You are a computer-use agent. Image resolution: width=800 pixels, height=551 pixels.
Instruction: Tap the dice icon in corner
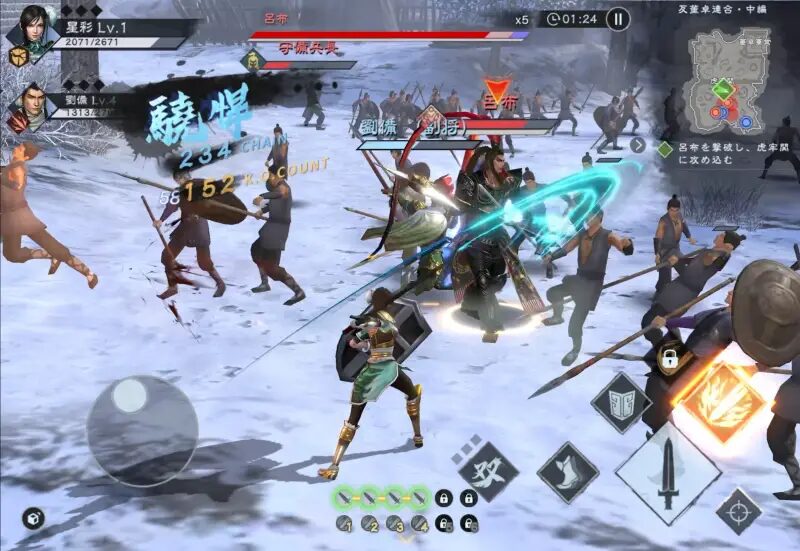point(33,517)
